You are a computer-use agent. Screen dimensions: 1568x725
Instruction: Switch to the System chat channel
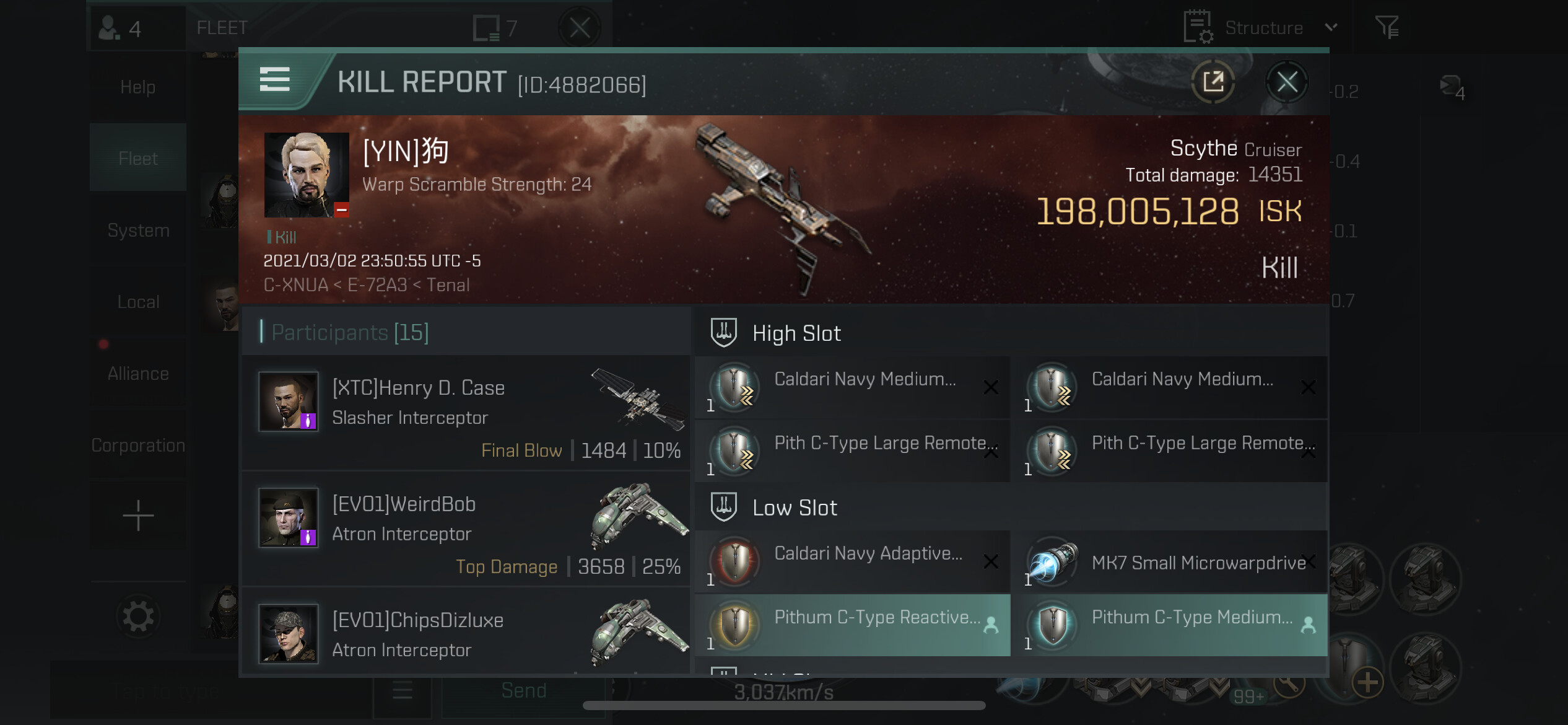coord(138,231)
